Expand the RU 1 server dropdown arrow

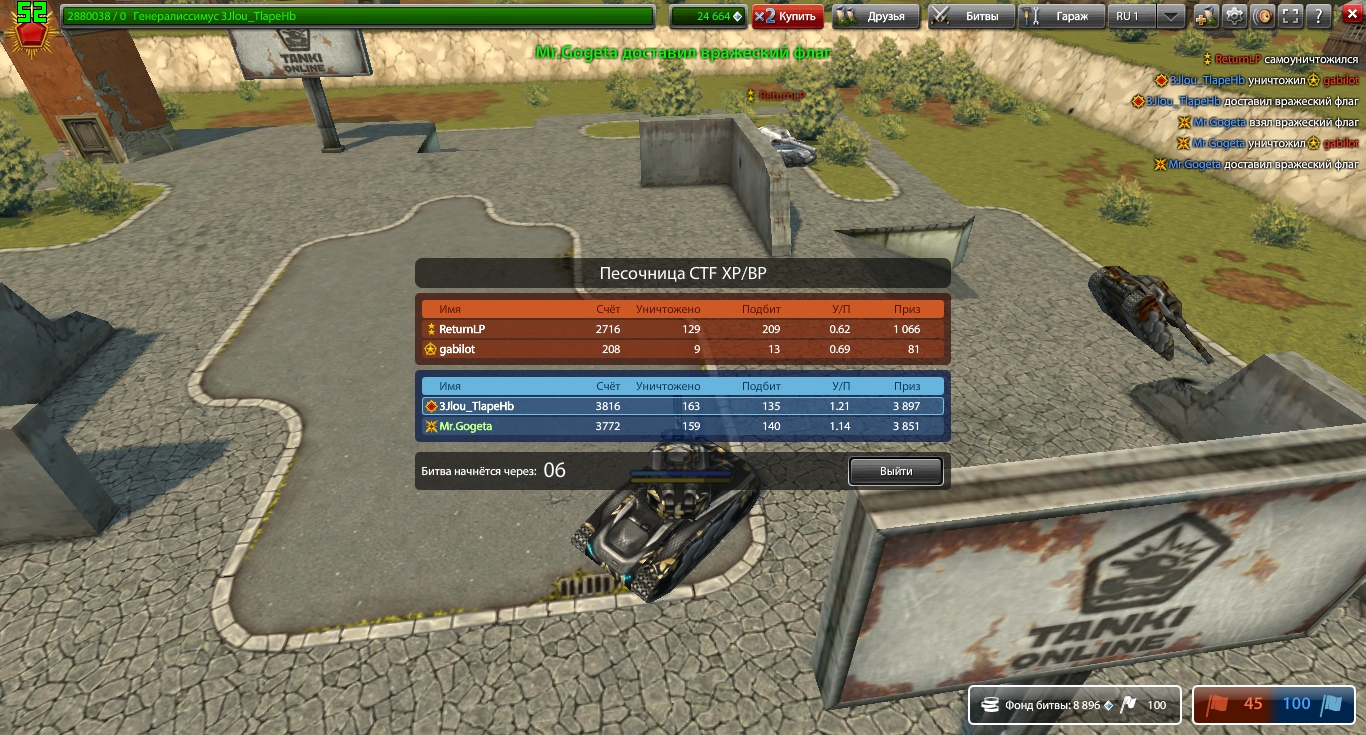tap(1171, 16)
